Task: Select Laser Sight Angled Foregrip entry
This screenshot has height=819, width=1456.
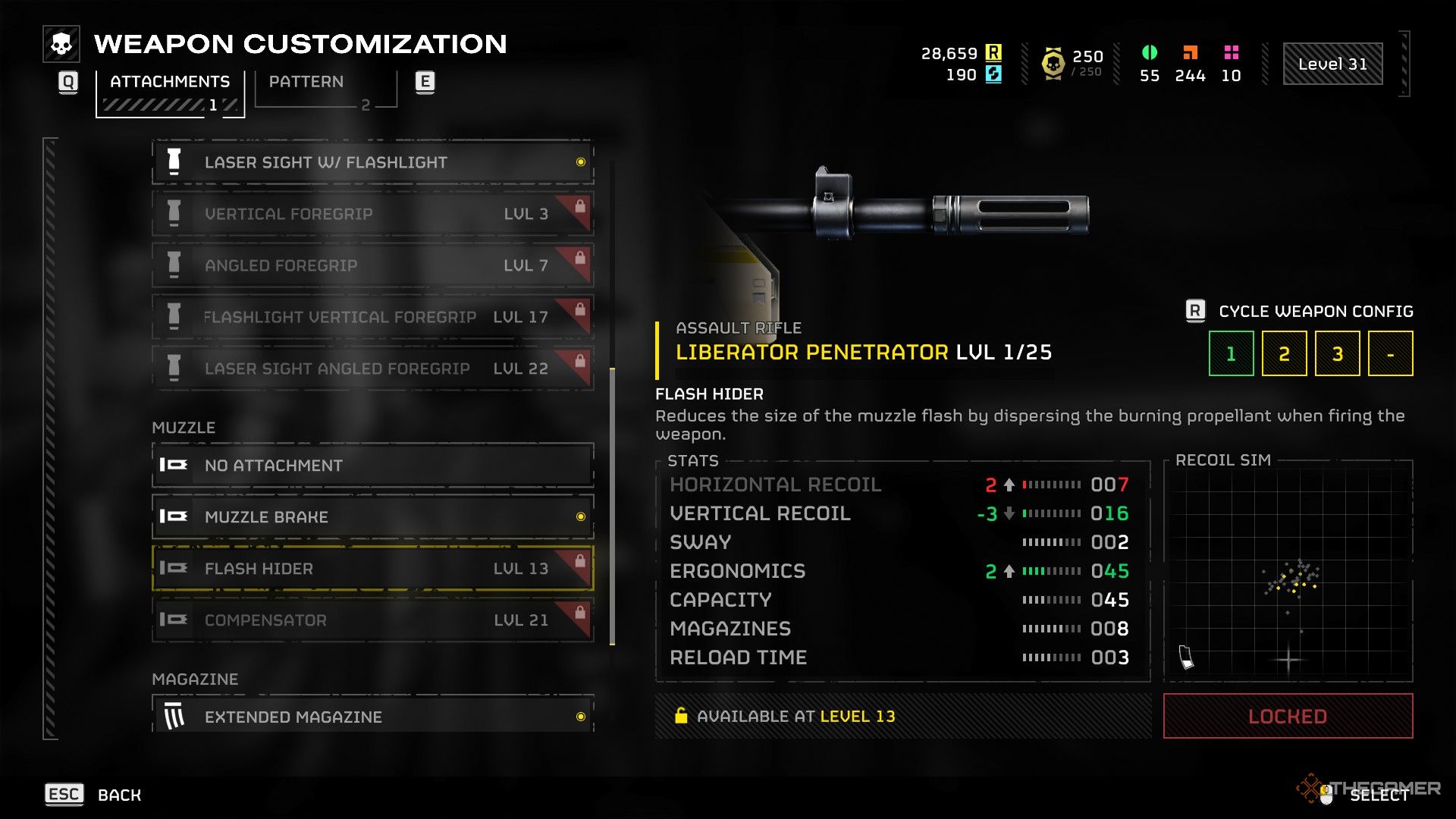Action: tap(372, 369)
